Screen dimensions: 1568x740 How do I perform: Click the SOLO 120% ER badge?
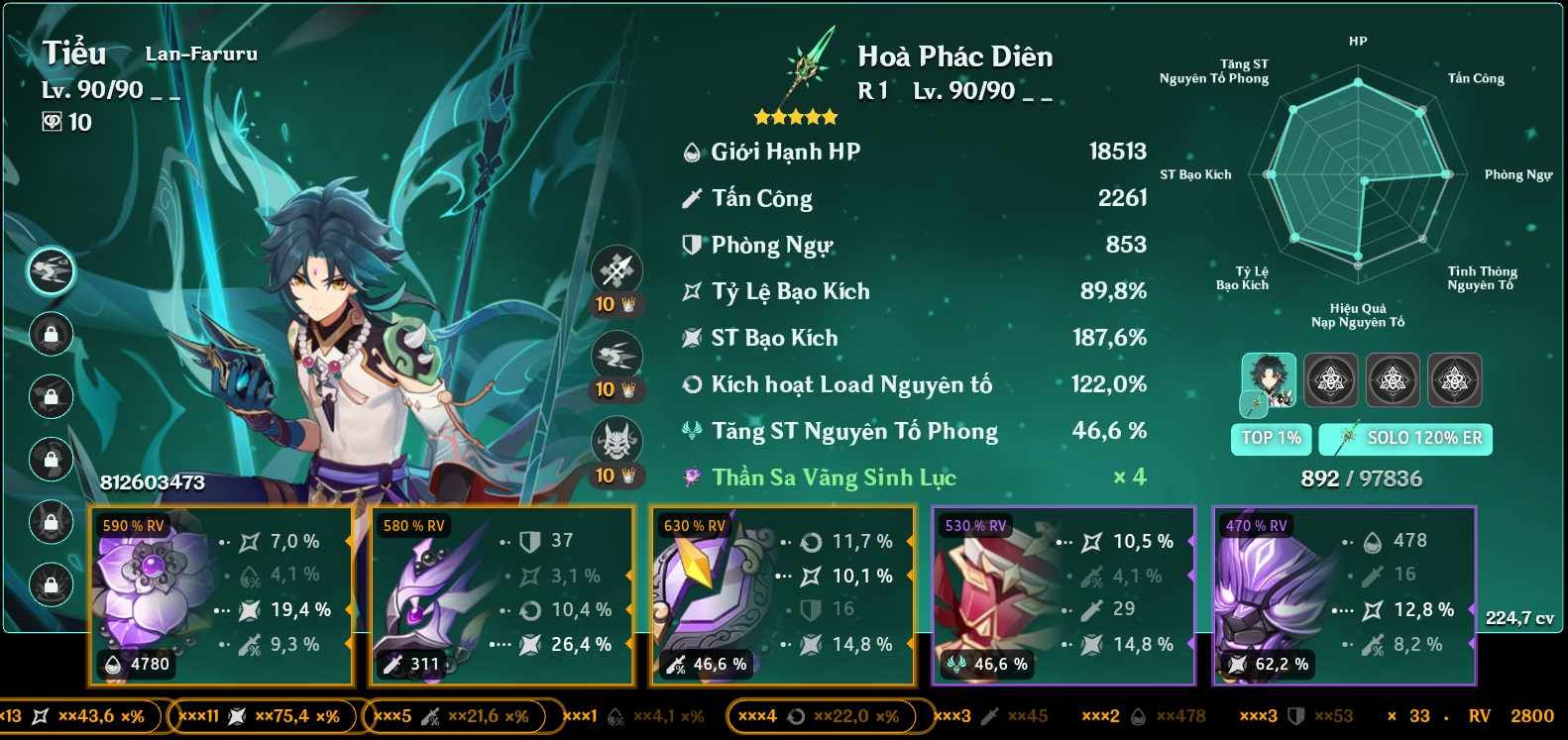click(1405, 439)
